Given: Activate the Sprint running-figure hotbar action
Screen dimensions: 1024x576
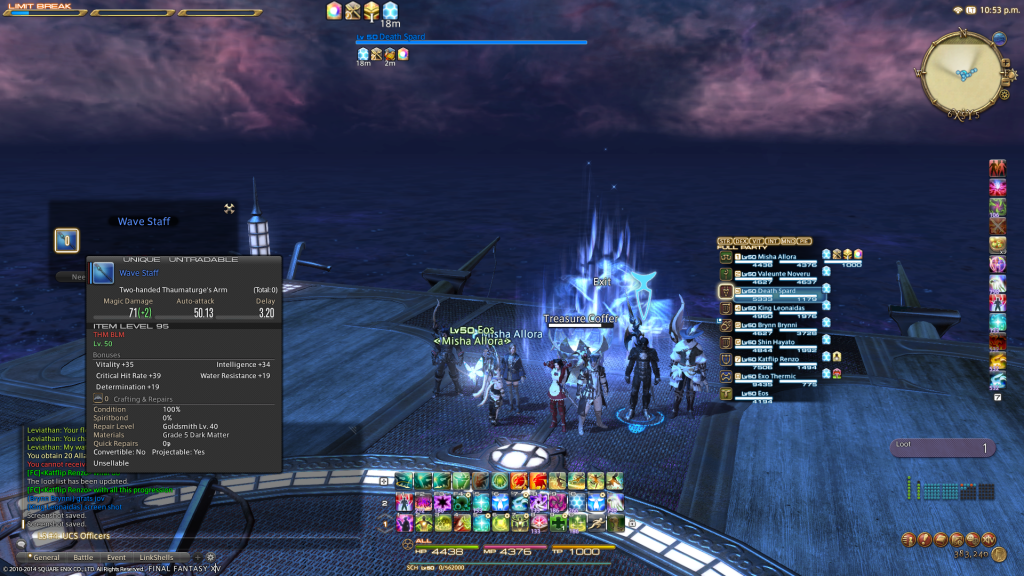Looking at the screenshot, I should pos(597,523).
